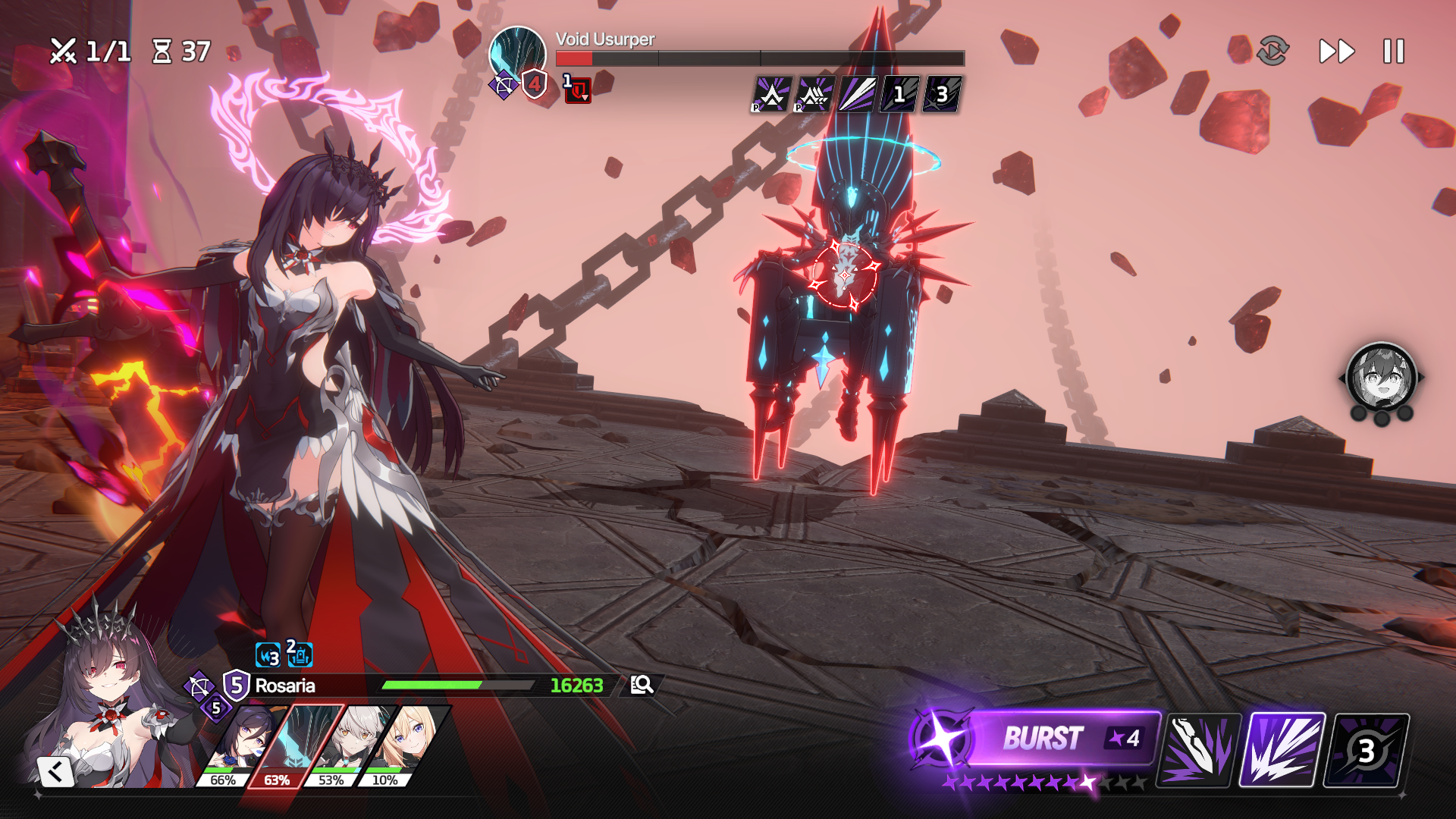Select the Void Usurper turn portrait at 63%
The width and height of the screenshot is (1456, 819).
293,745
